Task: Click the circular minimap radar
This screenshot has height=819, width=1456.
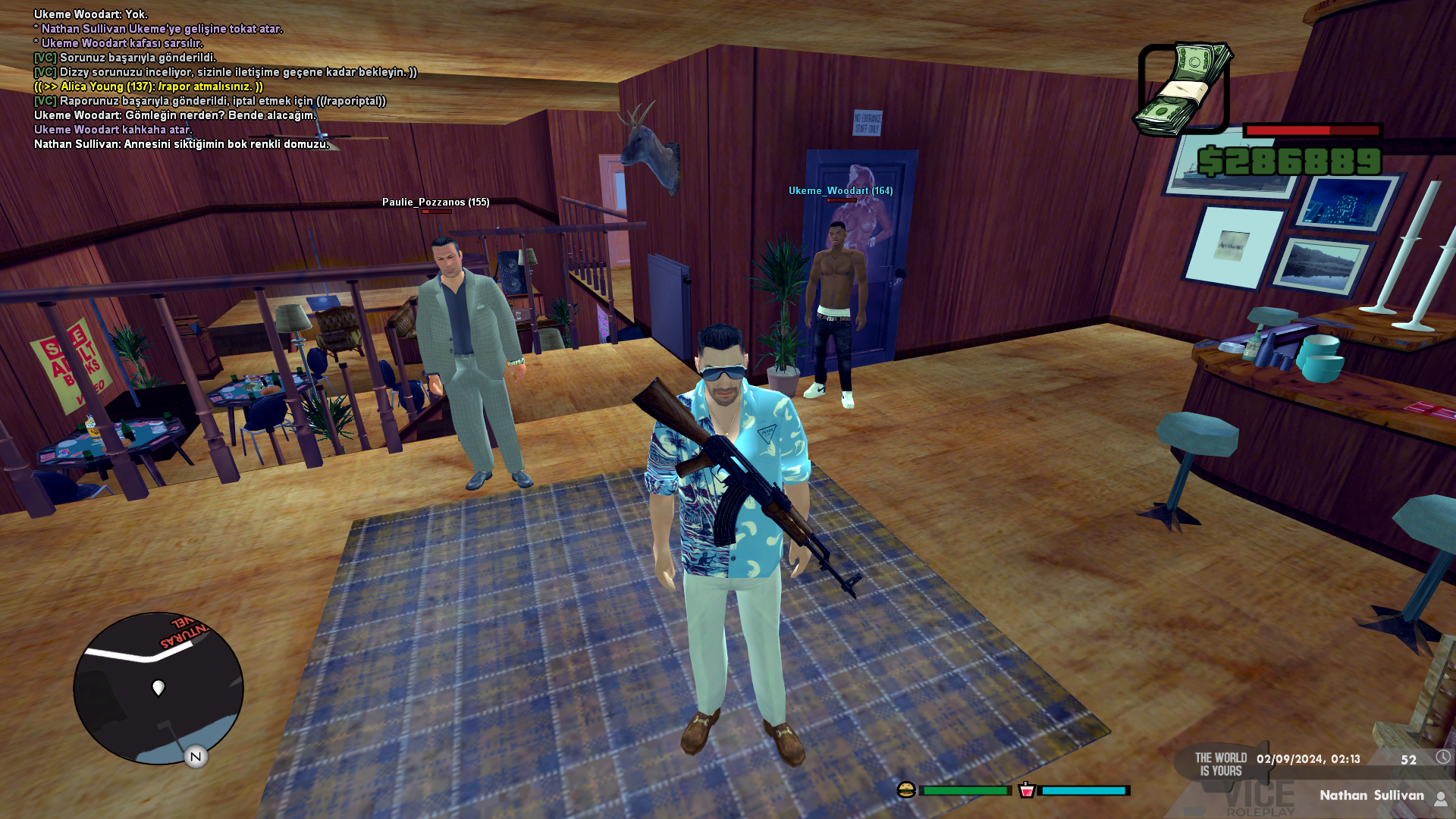Action: click(158, 689)
